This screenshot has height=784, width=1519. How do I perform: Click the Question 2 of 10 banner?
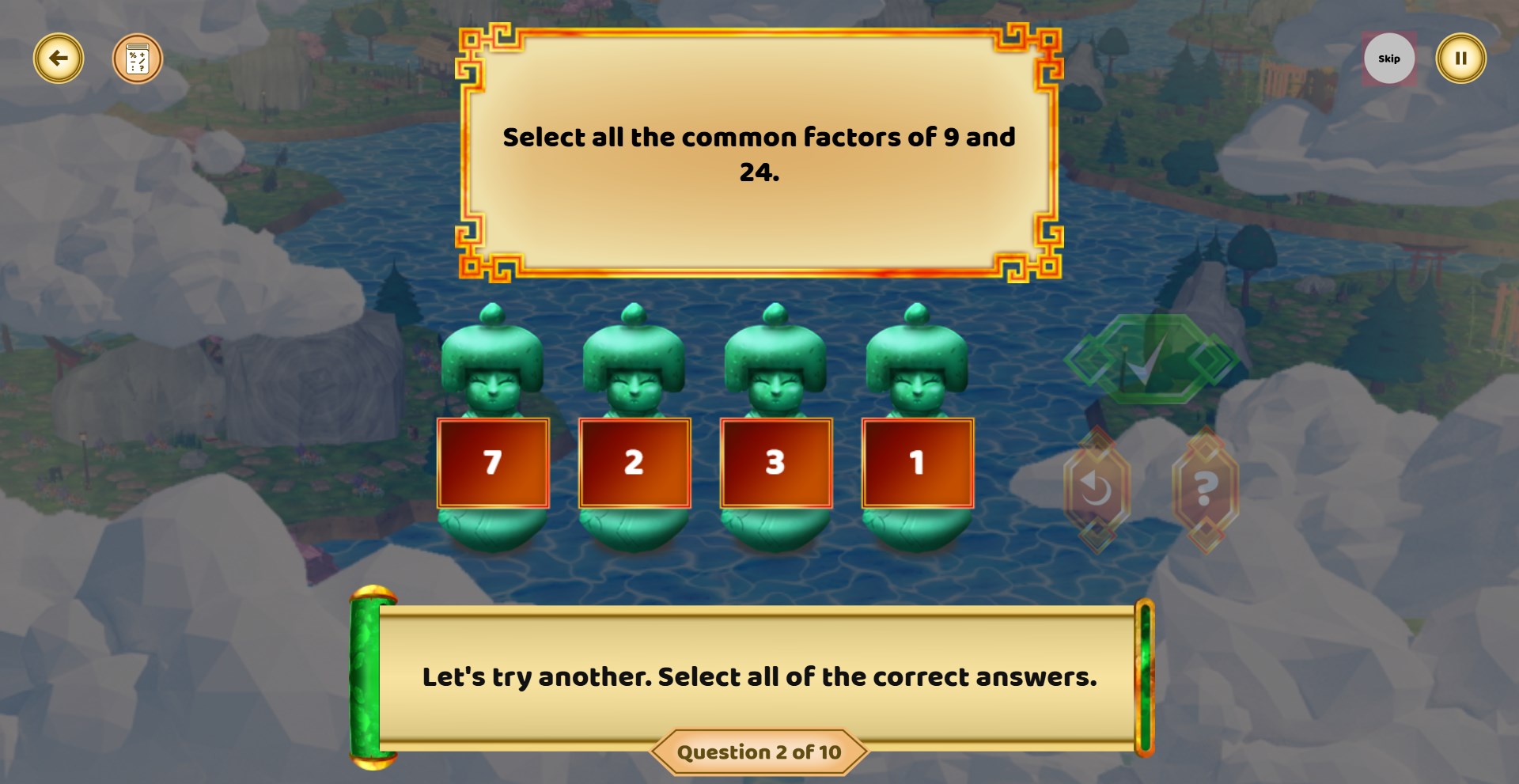tap(758, 752)
